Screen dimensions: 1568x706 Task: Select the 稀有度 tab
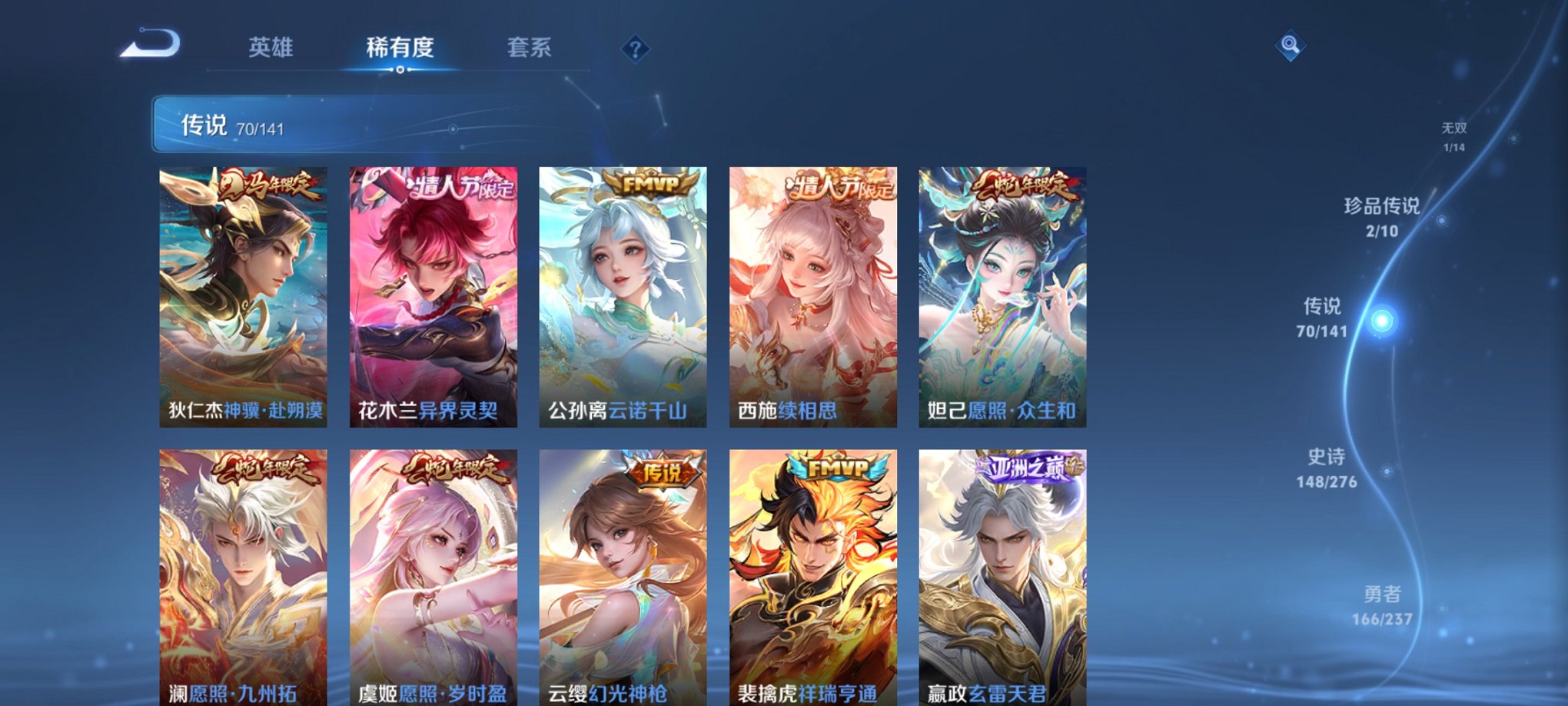point(399,48)
